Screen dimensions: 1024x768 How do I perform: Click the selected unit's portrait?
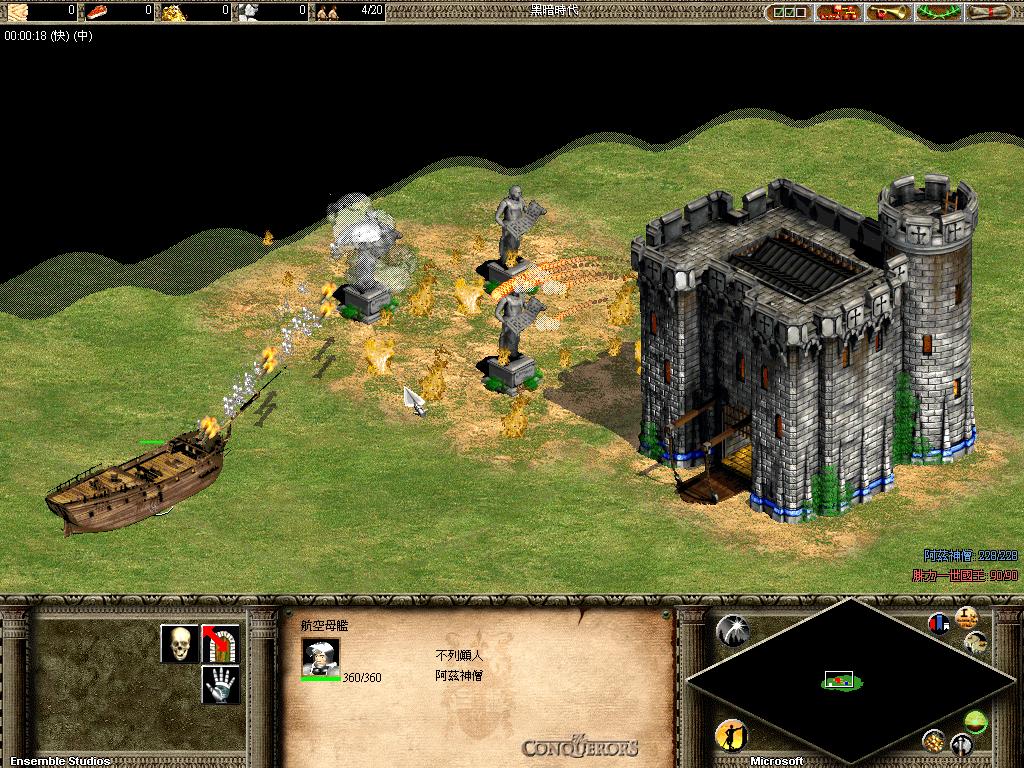(320, 656)
